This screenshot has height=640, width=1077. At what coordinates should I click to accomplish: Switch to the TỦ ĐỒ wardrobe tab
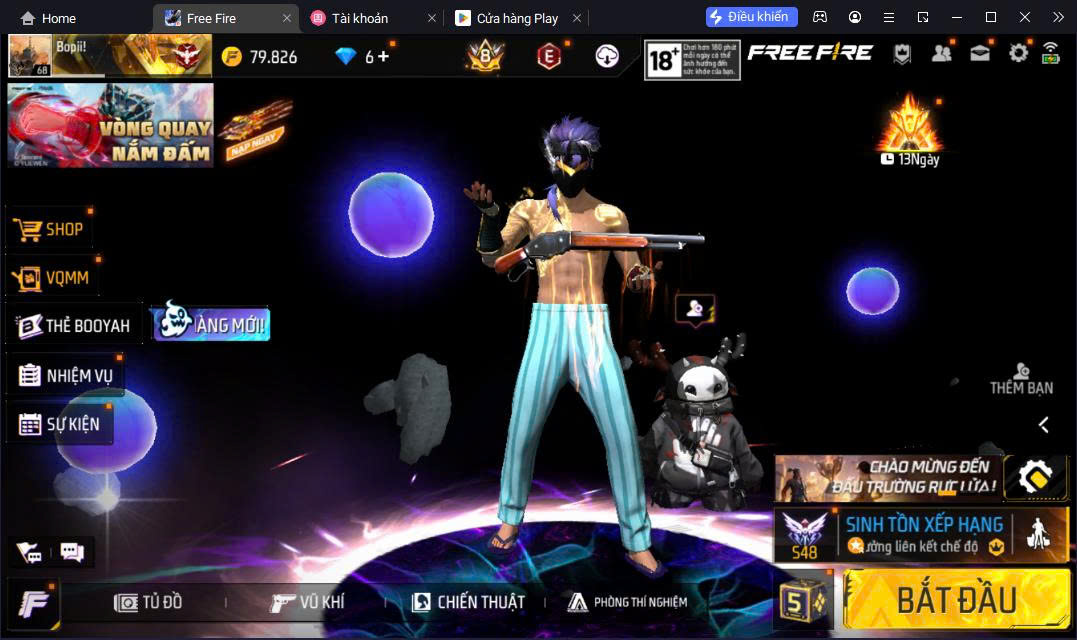coord(148,602)
